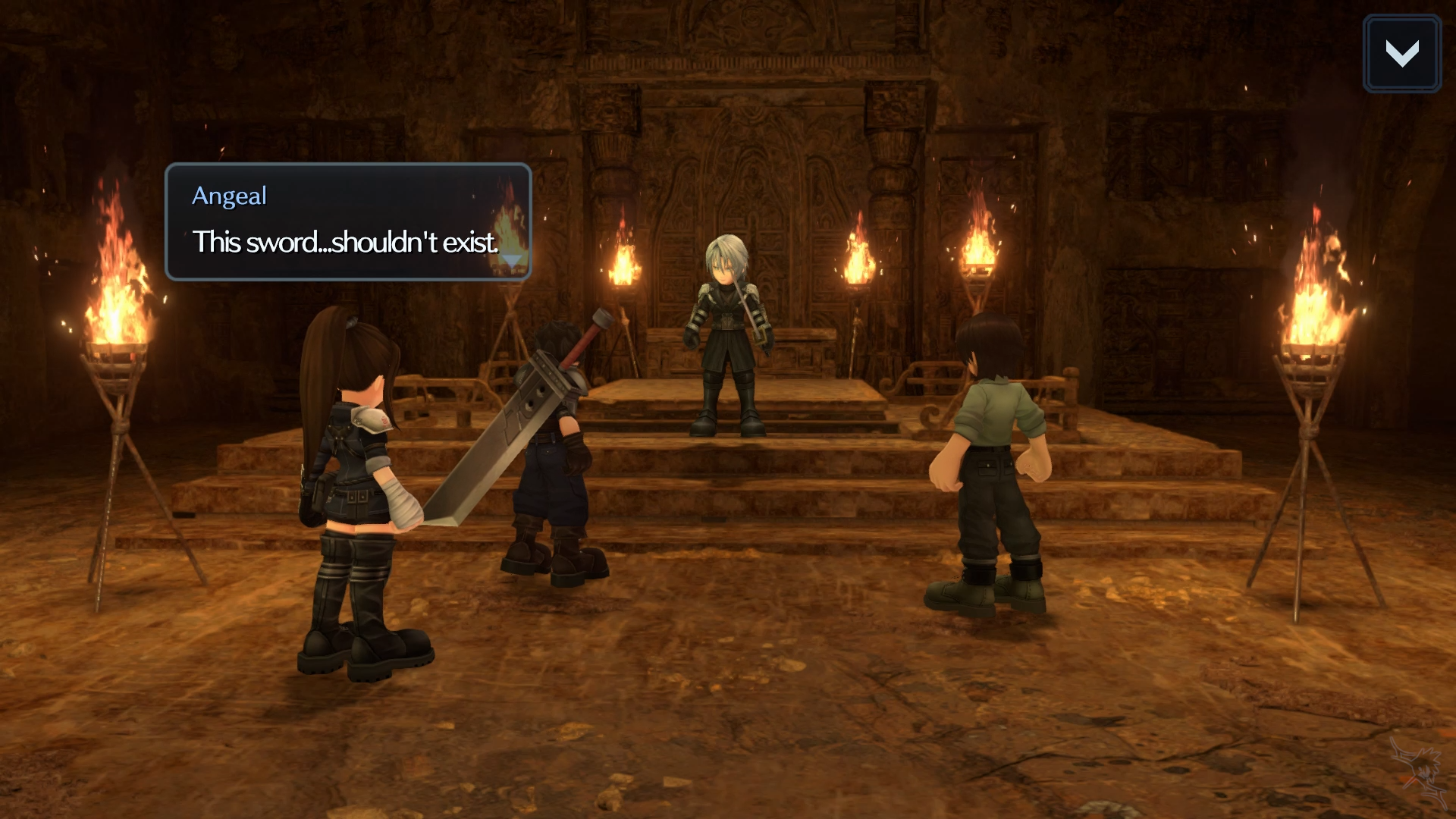The image size is (1456, 819).
Task: Open the chevron dropdown menu button
Action: click(x=1401, y=54)
